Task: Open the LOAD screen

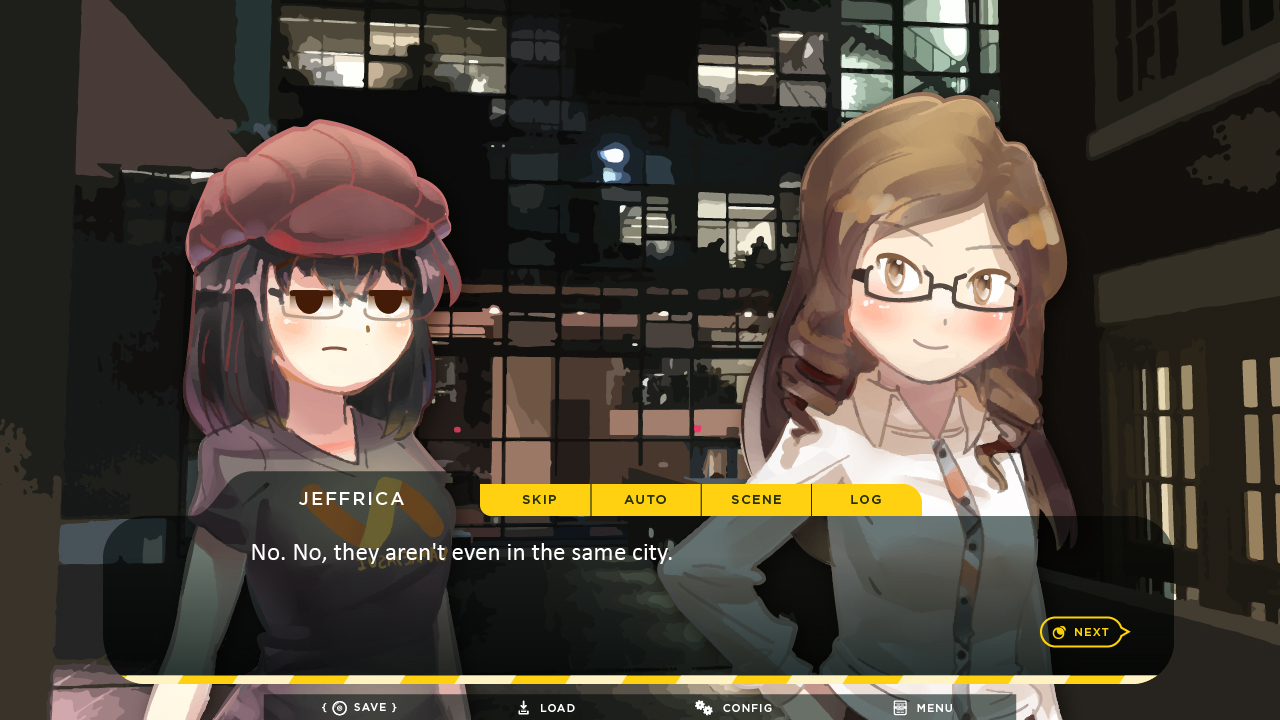Action: point(547,708)
